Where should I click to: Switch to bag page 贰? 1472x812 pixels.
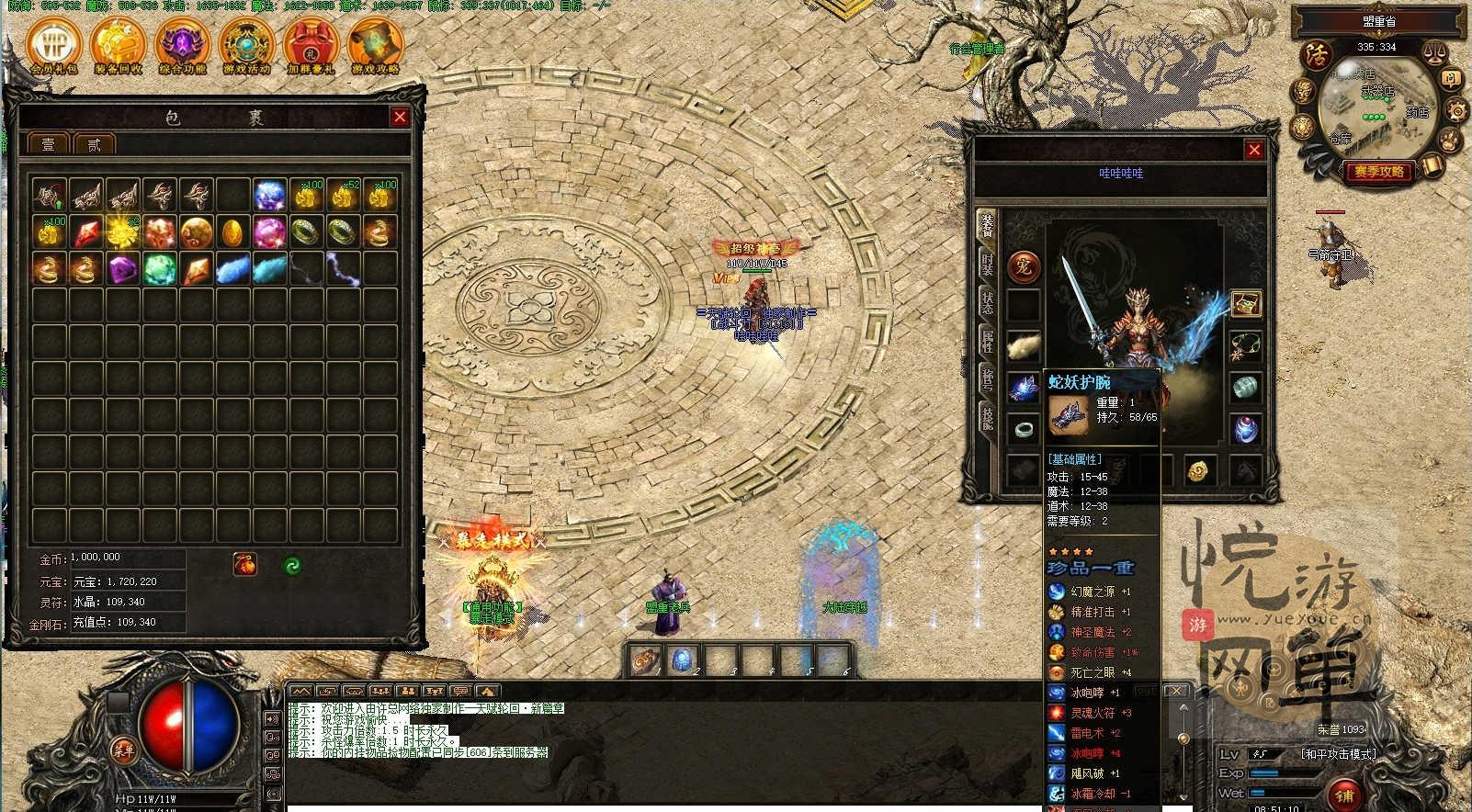pos(95,144)
